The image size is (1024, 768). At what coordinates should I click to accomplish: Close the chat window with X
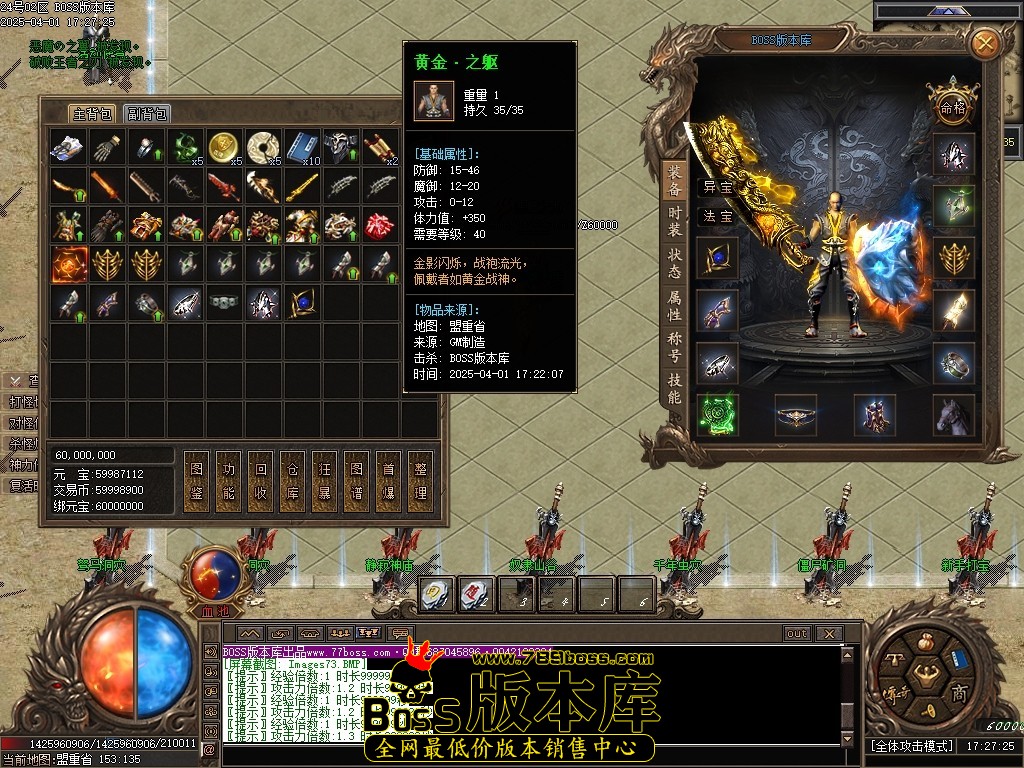pos(828,633)
